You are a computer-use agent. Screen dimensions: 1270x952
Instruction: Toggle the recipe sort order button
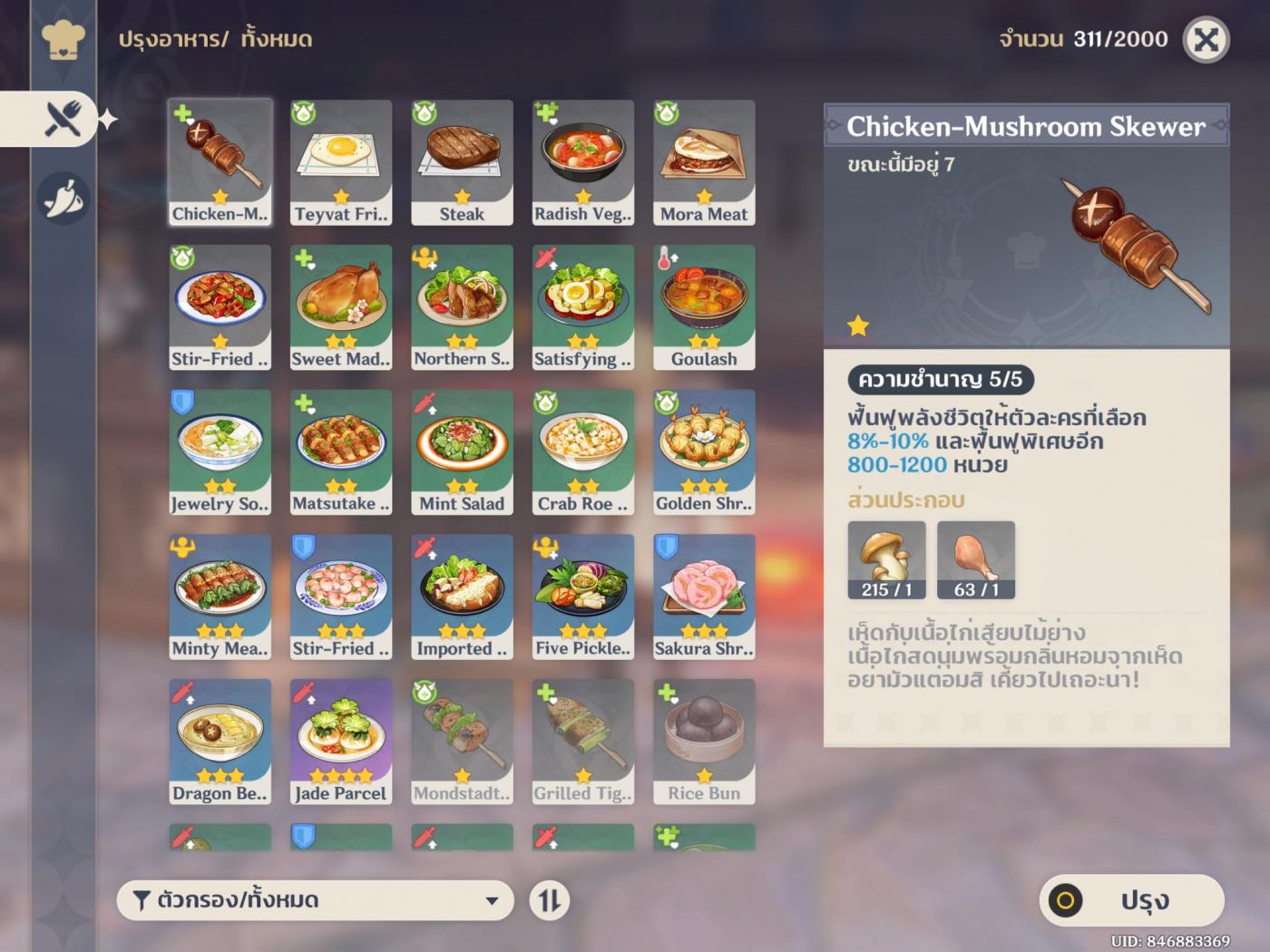(x=550, y=900)
